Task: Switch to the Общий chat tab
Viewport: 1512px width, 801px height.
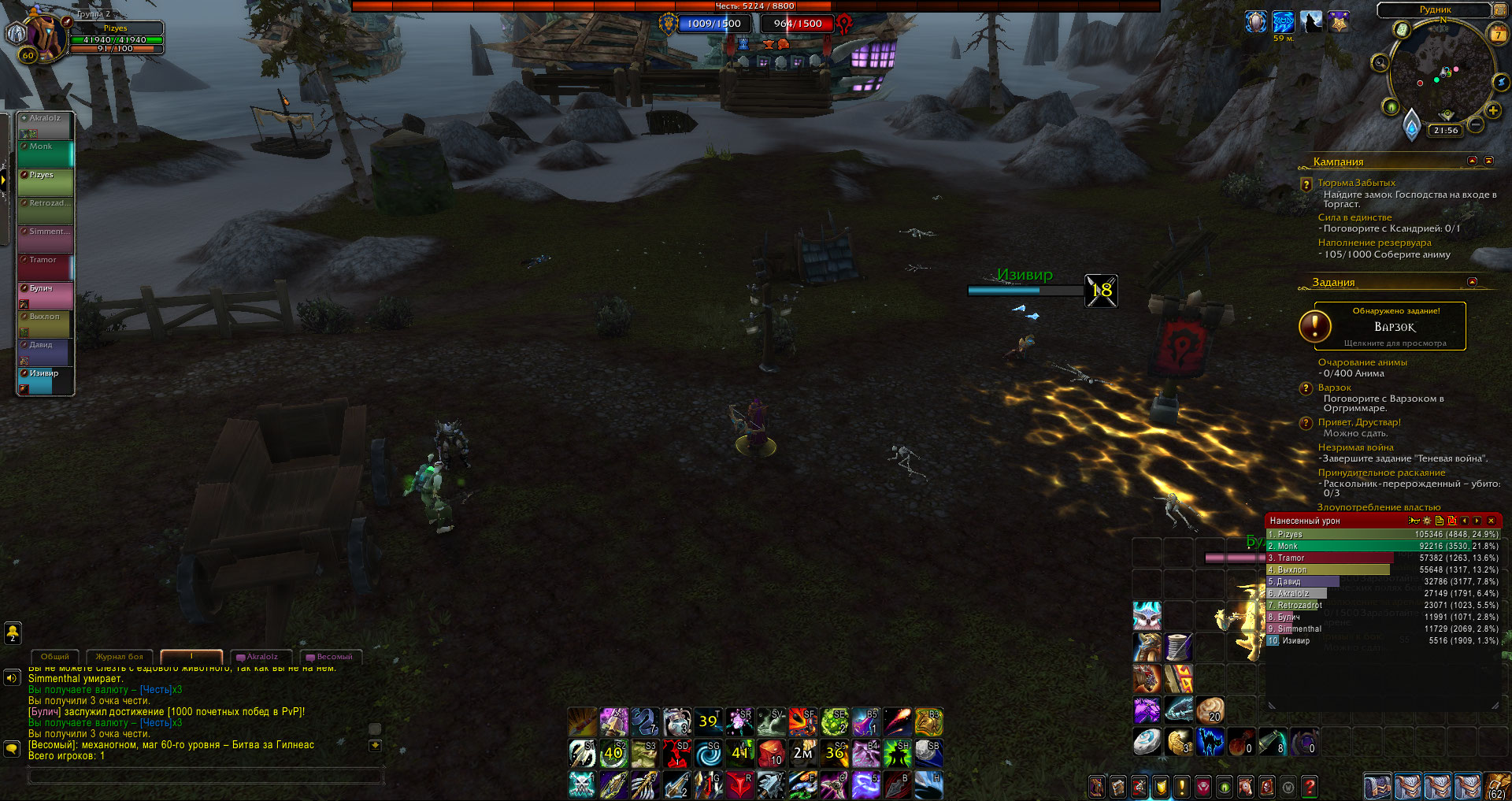Action: [55, 657]
